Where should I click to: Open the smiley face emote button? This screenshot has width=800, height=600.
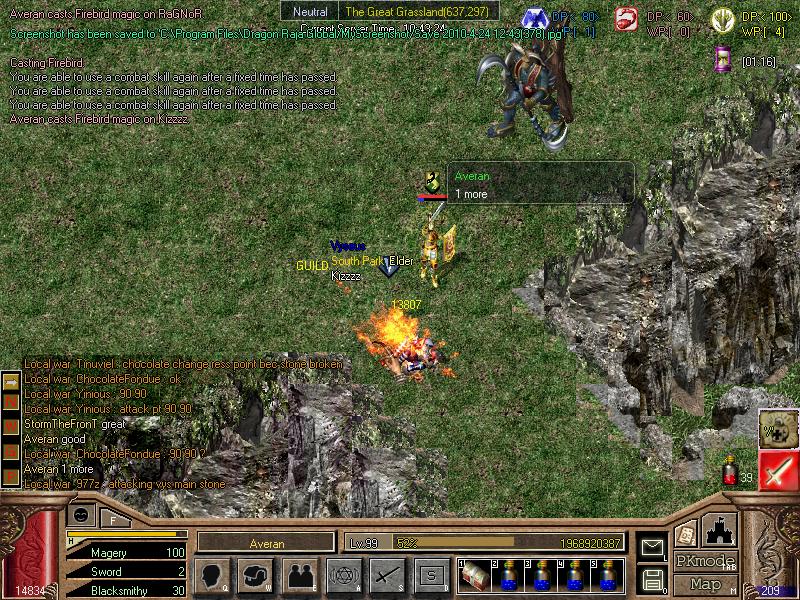click(82, 514)
